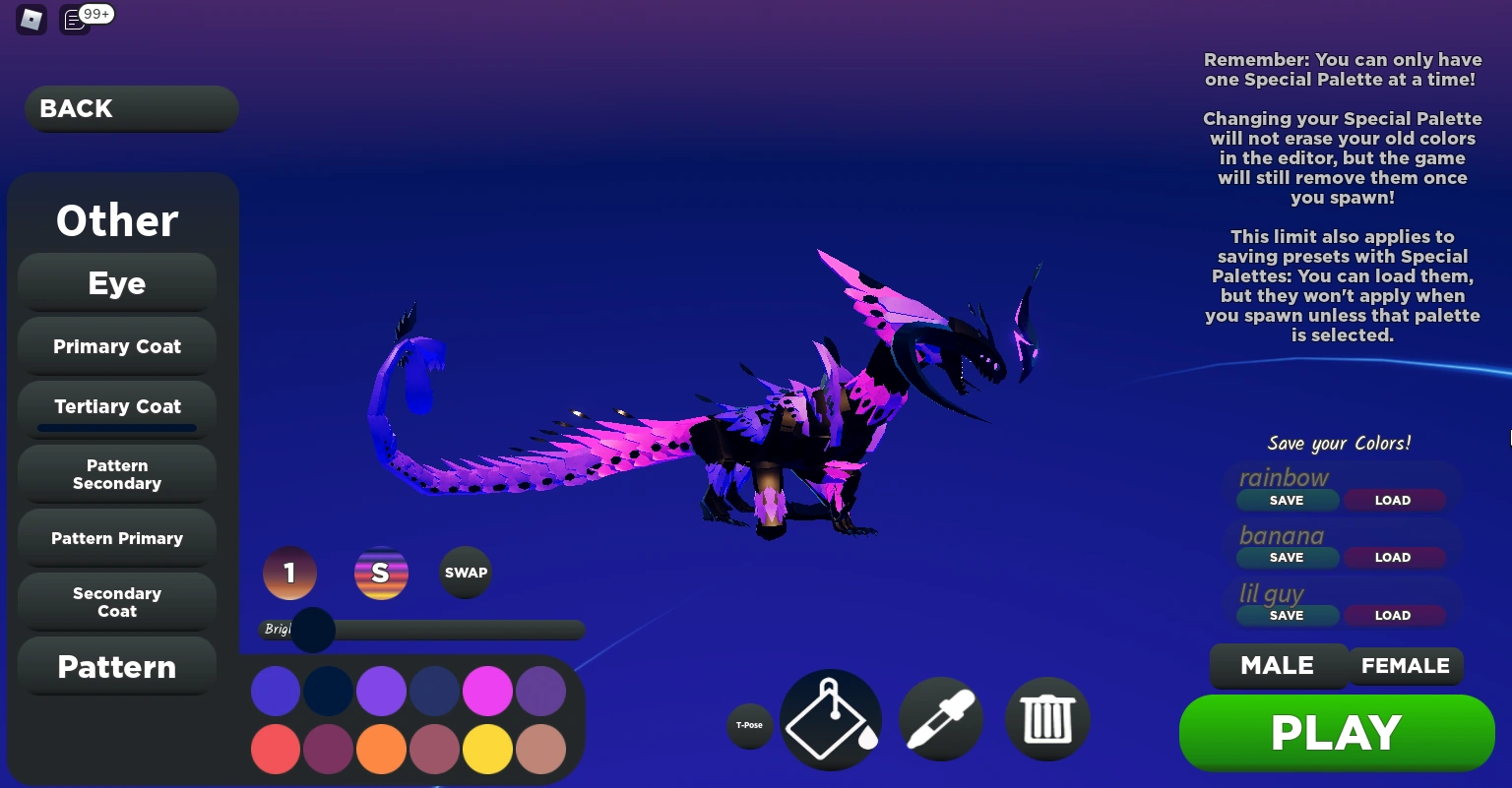Image resolution: width=1512 pixels, height=788 pixels.
Task: Open the Primary Coat section
Action: pos(116,346)
